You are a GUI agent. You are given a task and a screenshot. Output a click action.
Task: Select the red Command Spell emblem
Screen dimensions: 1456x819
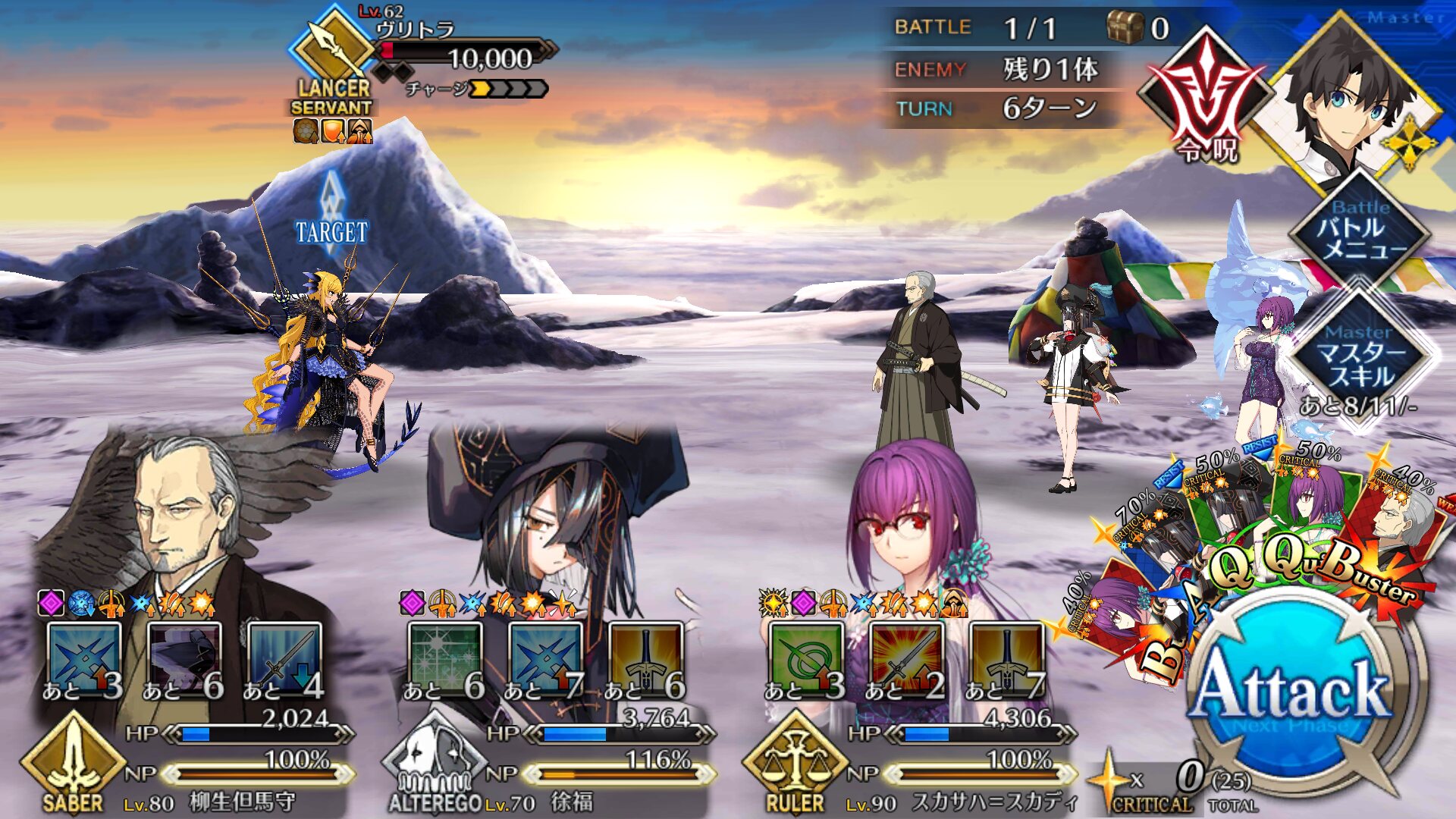pyautogui.click(x=1206, y=99)
